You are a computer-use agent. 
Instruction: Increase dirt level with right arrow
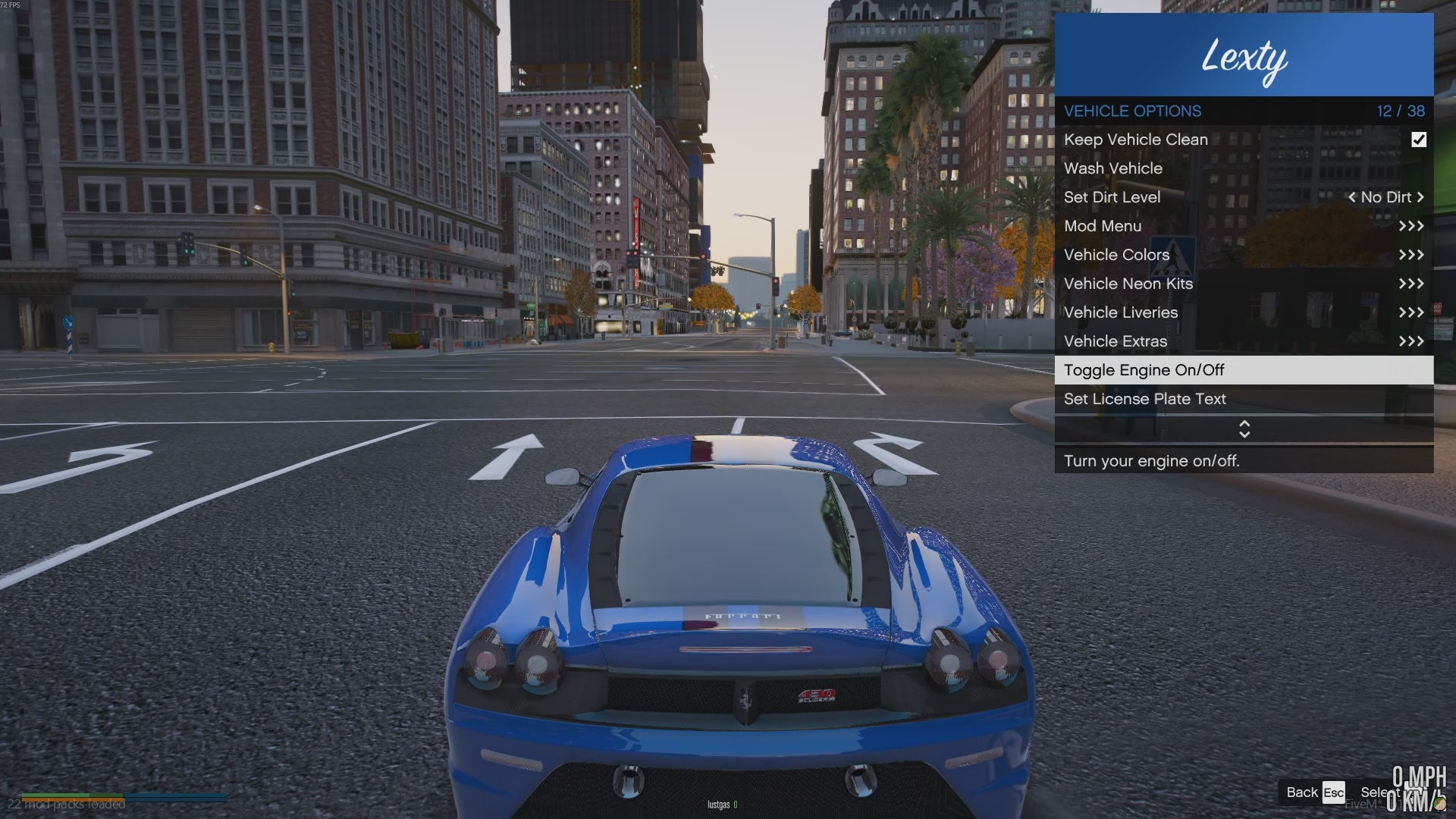(1420, 197)
